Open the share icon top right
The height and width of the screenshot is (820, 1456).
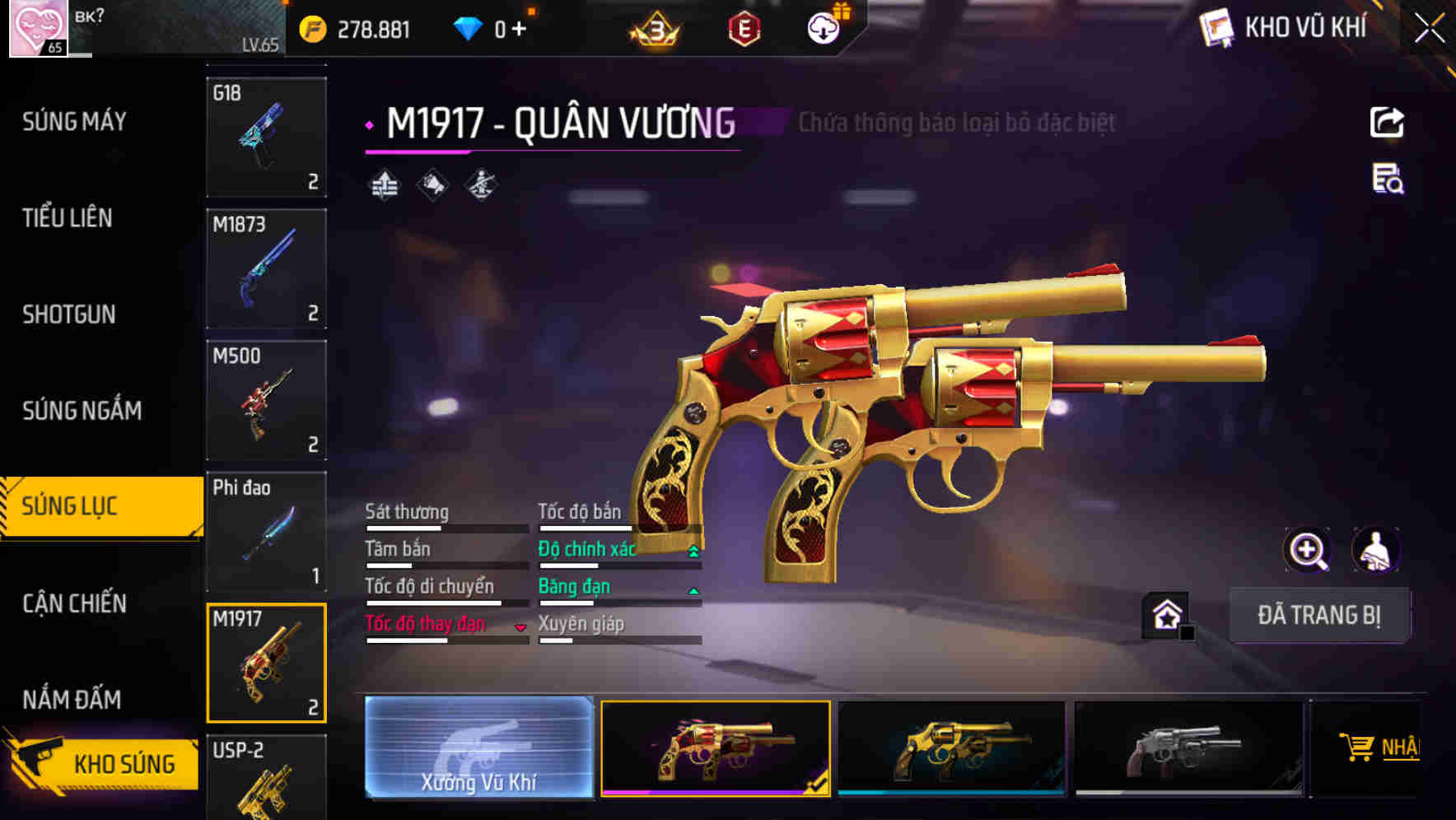click(1388, 122)
